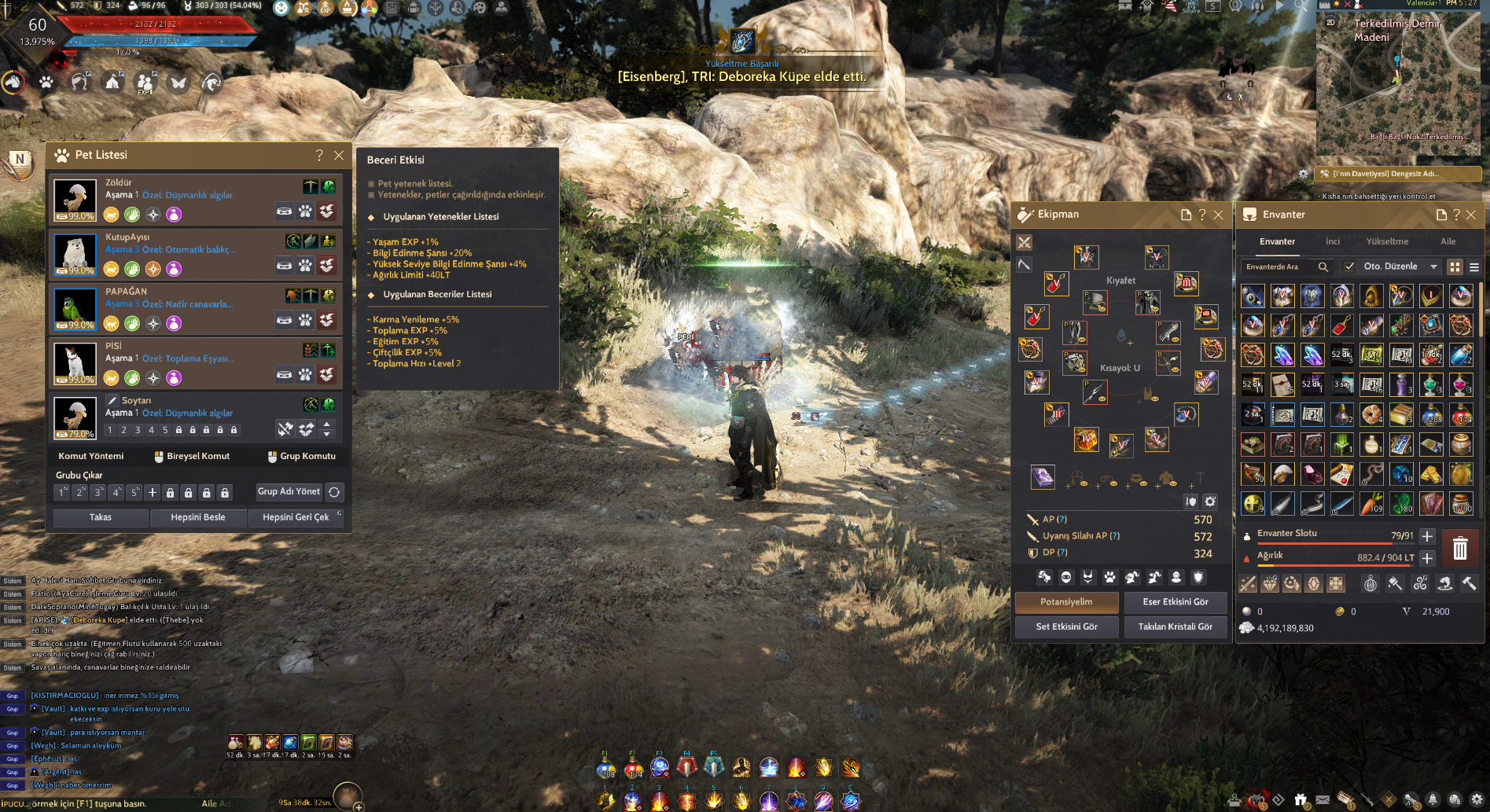Open the Aile inventory tab
Image resolution: width=1490 pixels, height=812 pixels.
(1448, 241)
